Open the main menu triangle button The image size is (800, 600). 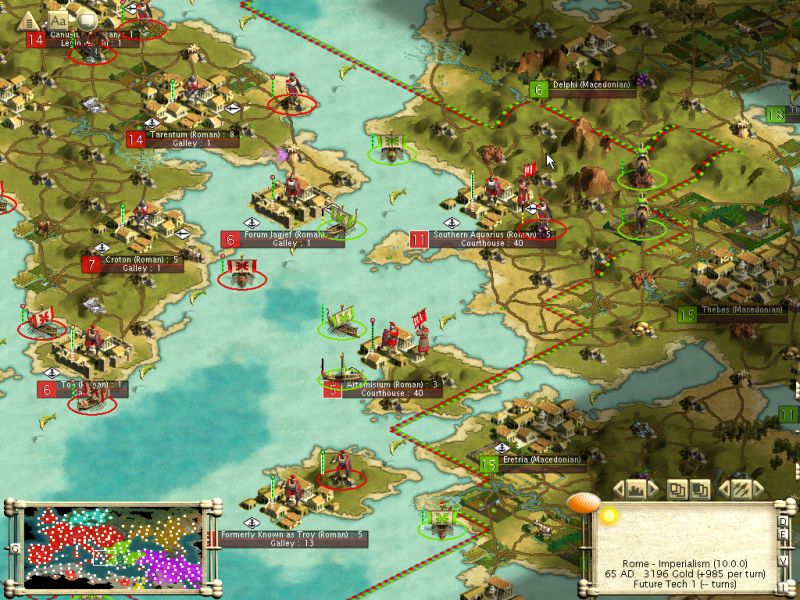[28, 19]
